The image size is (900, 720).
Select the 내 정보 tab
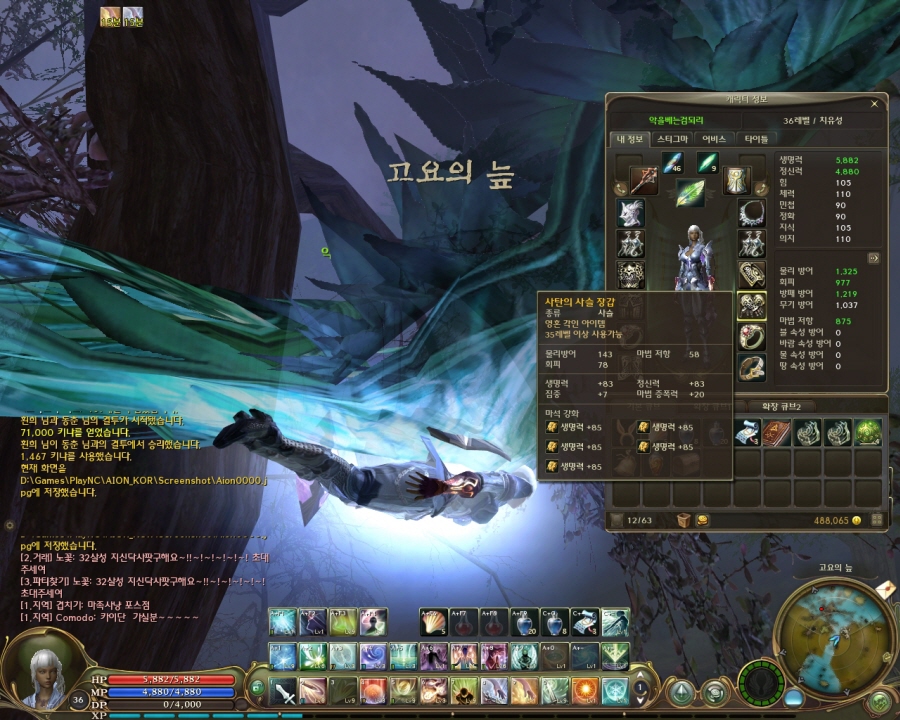pos(630,139)
